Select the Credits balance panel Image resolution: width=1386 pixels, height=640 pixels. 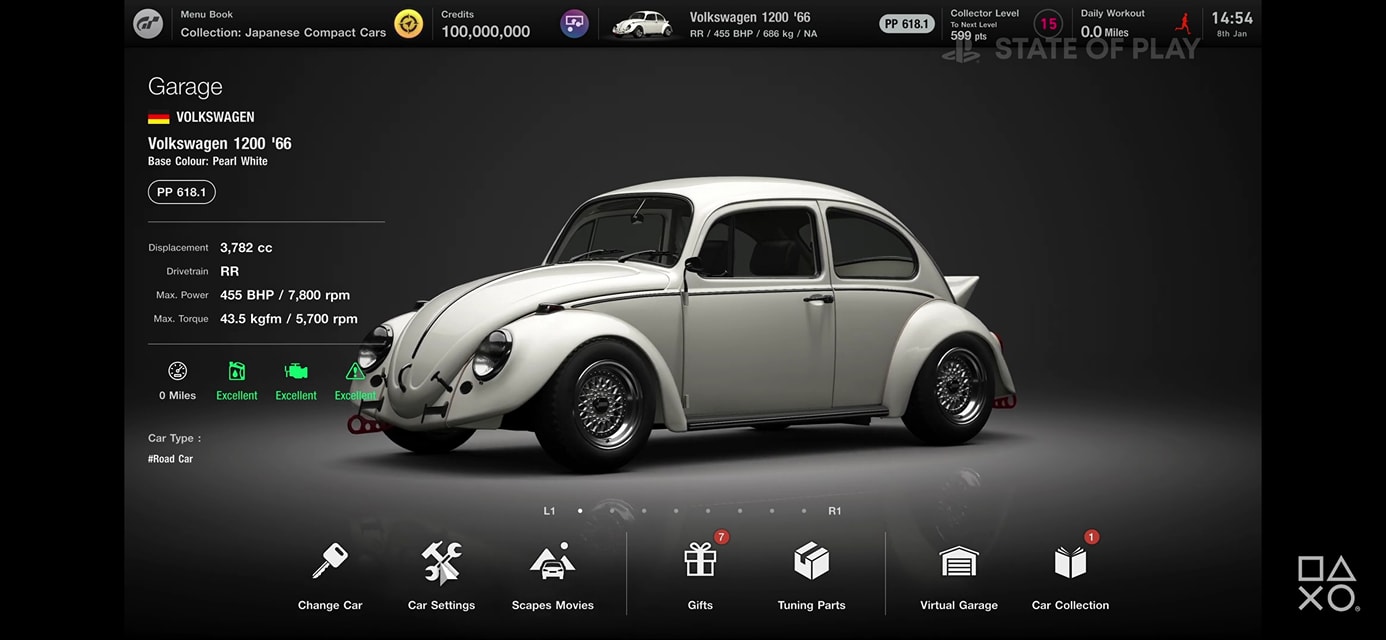pyautogui.click(x=486, y=24)
